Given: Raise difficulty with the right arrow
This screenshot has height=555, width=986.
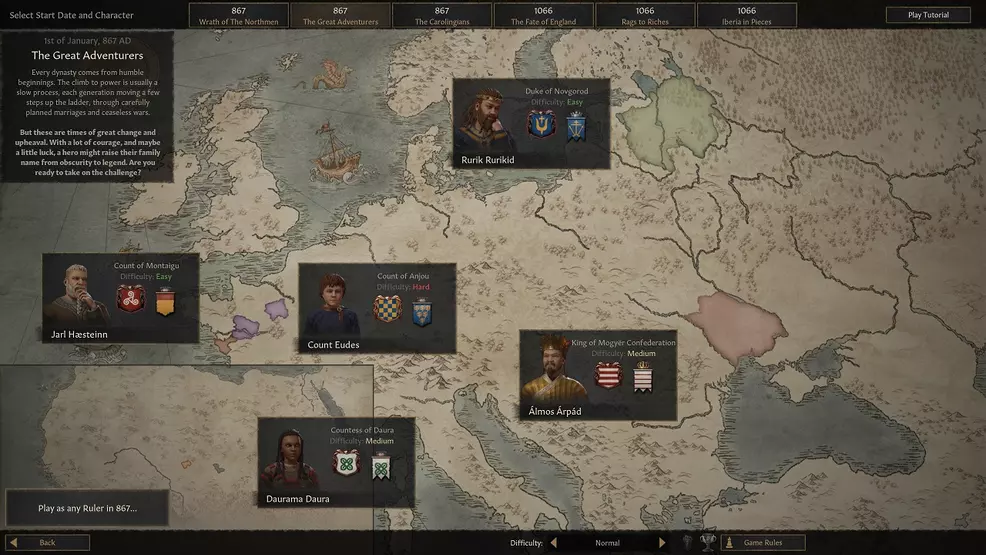Looking at the screenshot, I should coord(661,543).
